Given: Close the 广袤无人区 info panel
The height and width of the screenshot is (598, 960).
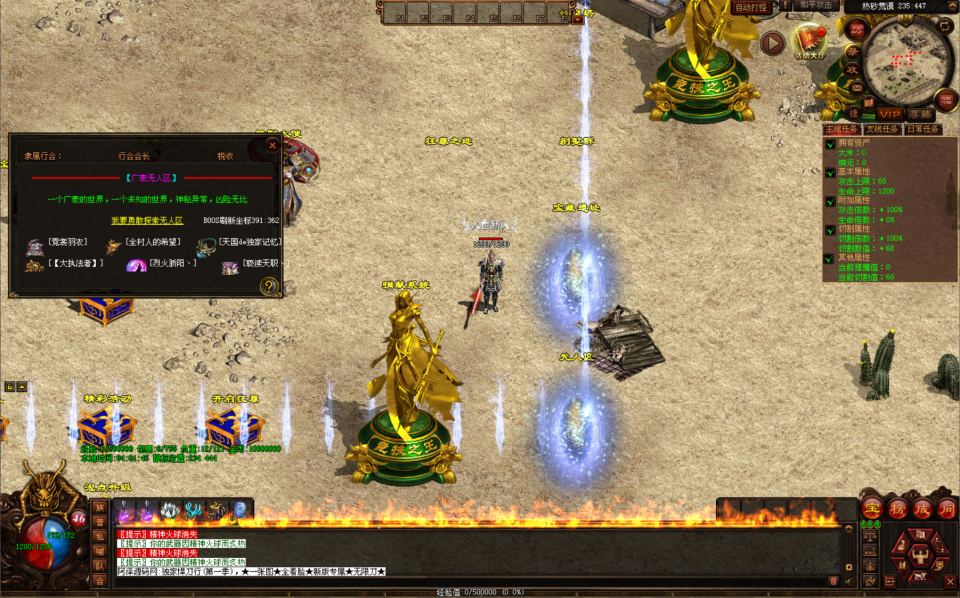Looking at the screenshot, I should click(272, 146).
